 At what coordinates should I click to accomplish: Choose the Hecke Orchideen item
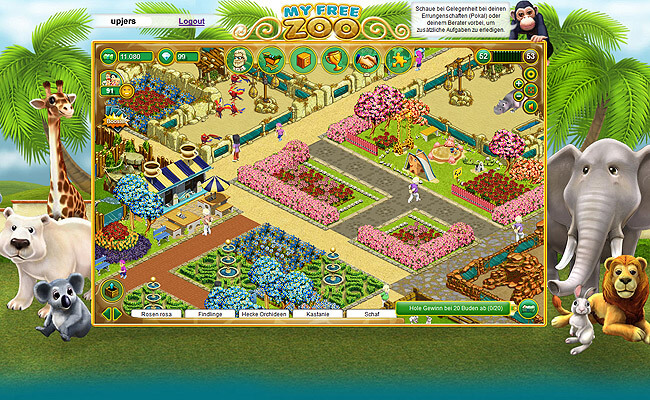point(264,314)
